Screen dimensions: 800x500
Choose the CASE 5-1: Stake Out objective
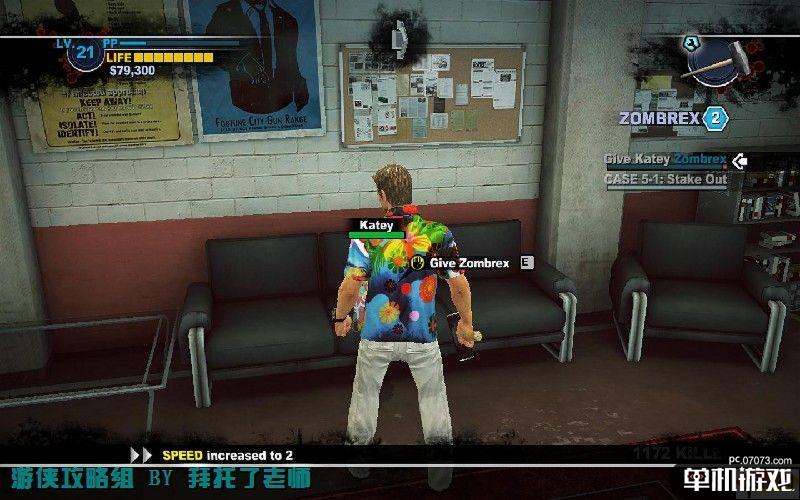pos(665,180)
